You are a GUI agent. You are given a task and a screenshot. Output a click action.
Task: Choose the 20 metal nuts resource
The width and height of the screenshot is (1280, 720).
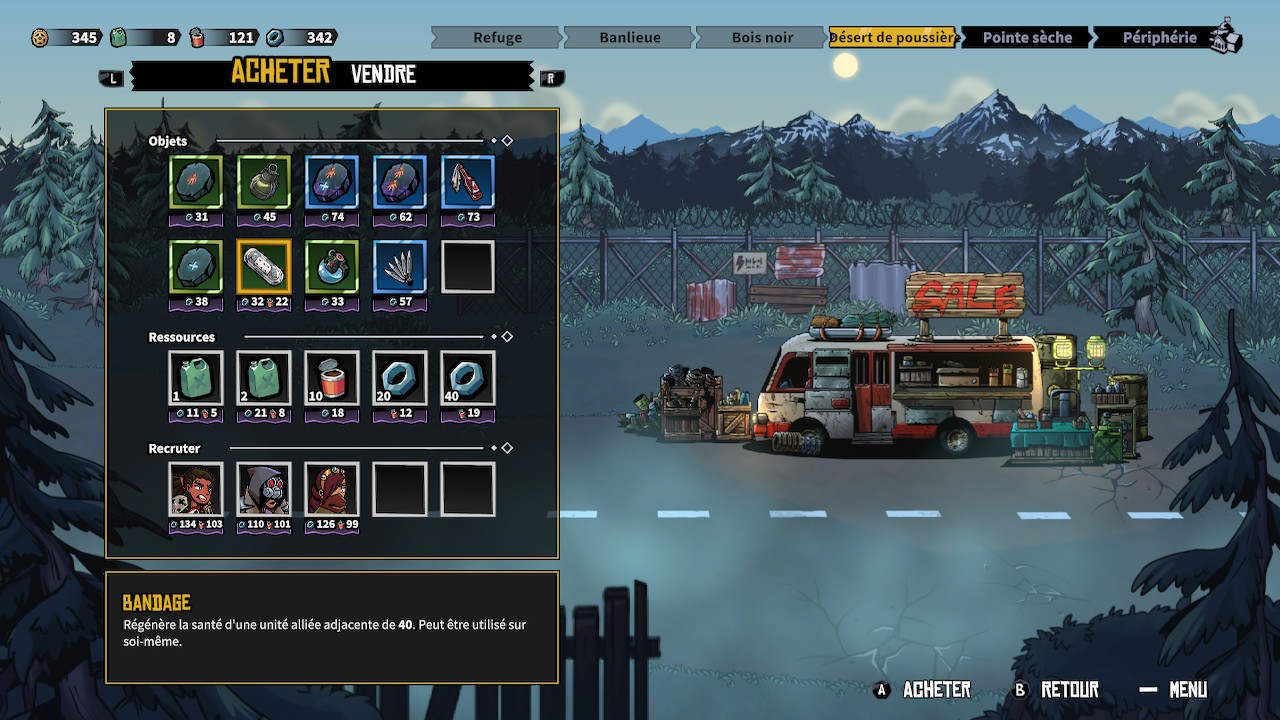[x=400, y=379]
